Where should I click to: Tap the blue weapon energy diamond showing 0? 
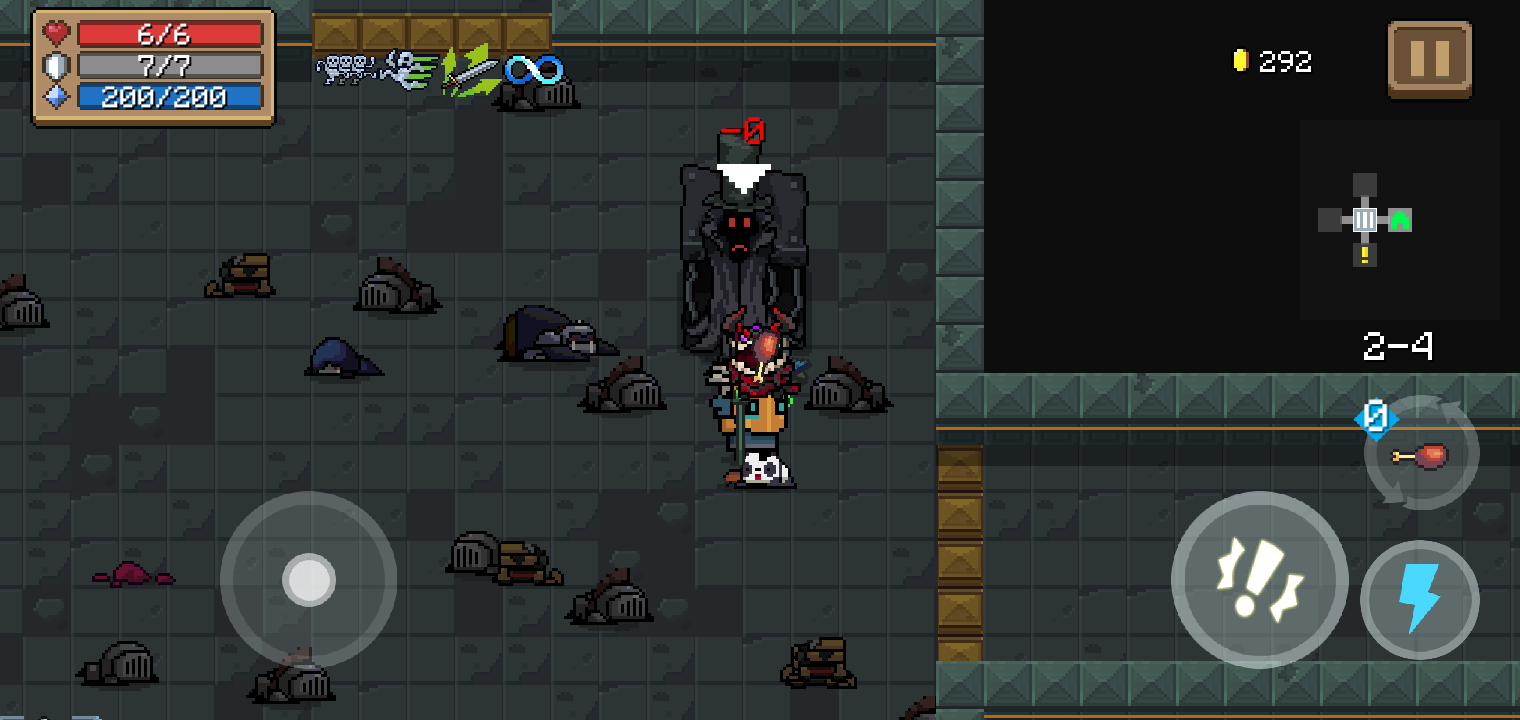click(1375, 420)
